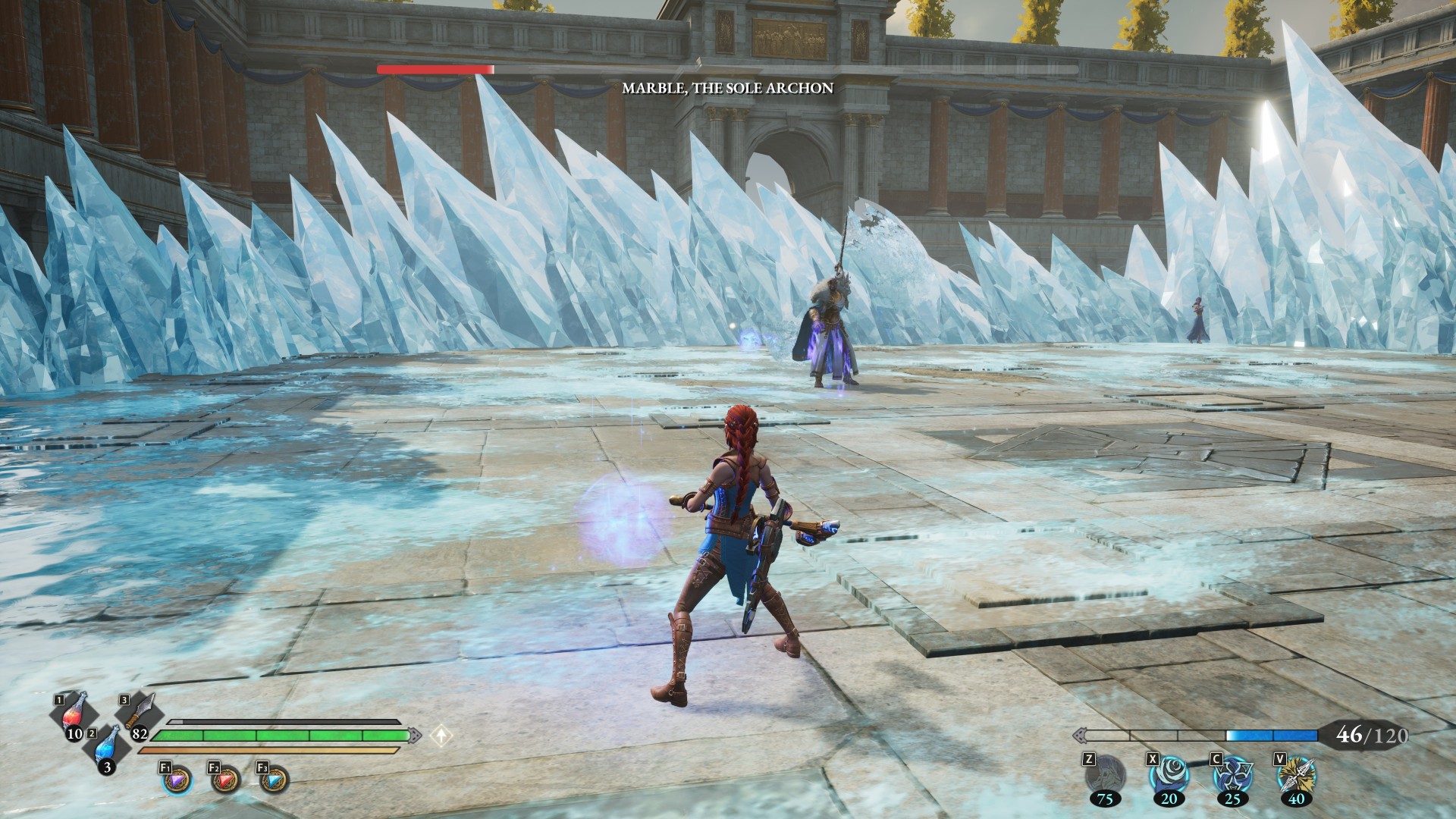The width and height of the screenshot is (1456, 819).
Task: Activate the blue gem medallion
Action: pos(274,780)
